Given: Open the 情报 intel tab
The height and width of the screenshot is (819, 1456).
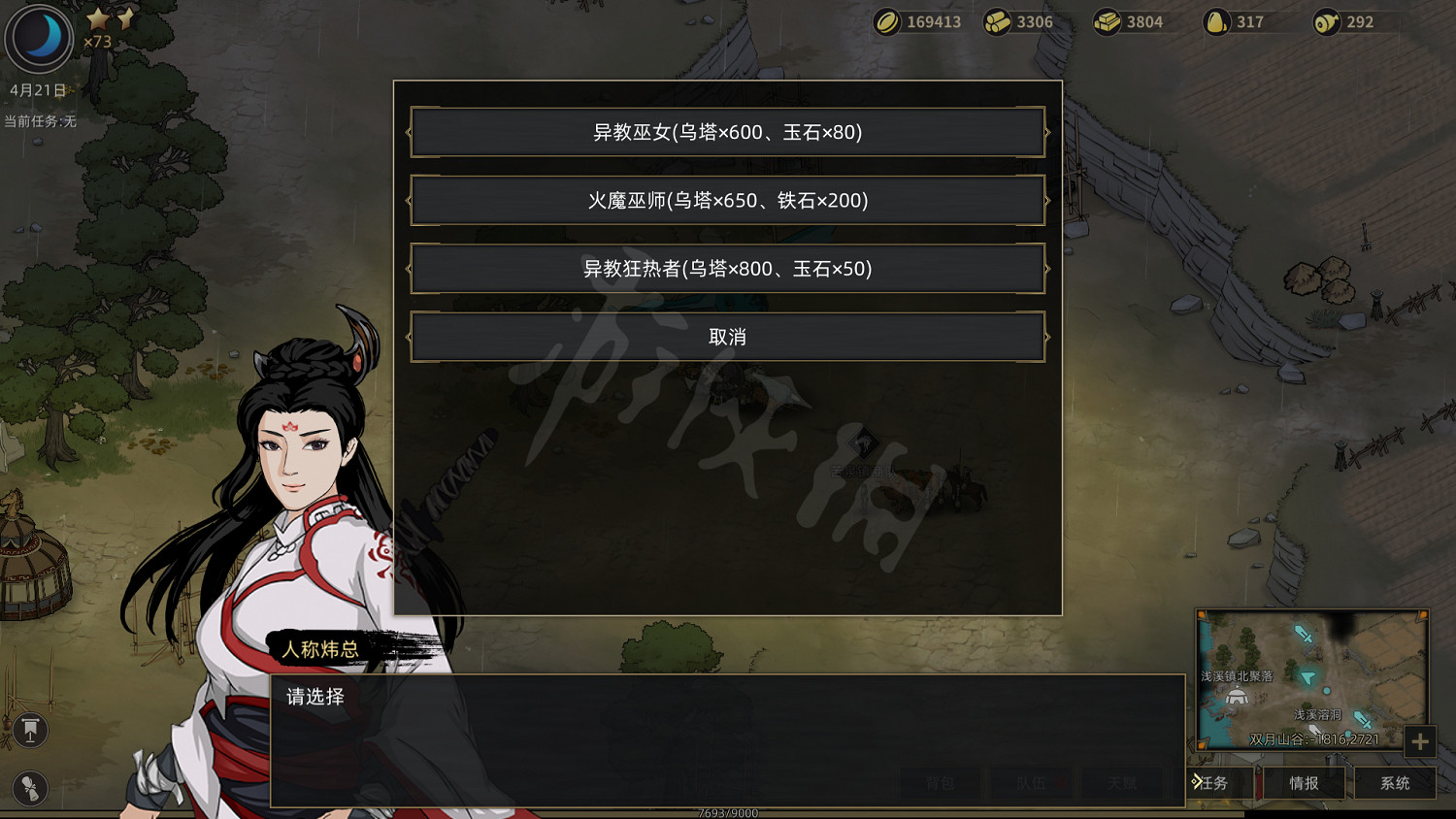Looking at the screenshot, I should pos(1303,783).
